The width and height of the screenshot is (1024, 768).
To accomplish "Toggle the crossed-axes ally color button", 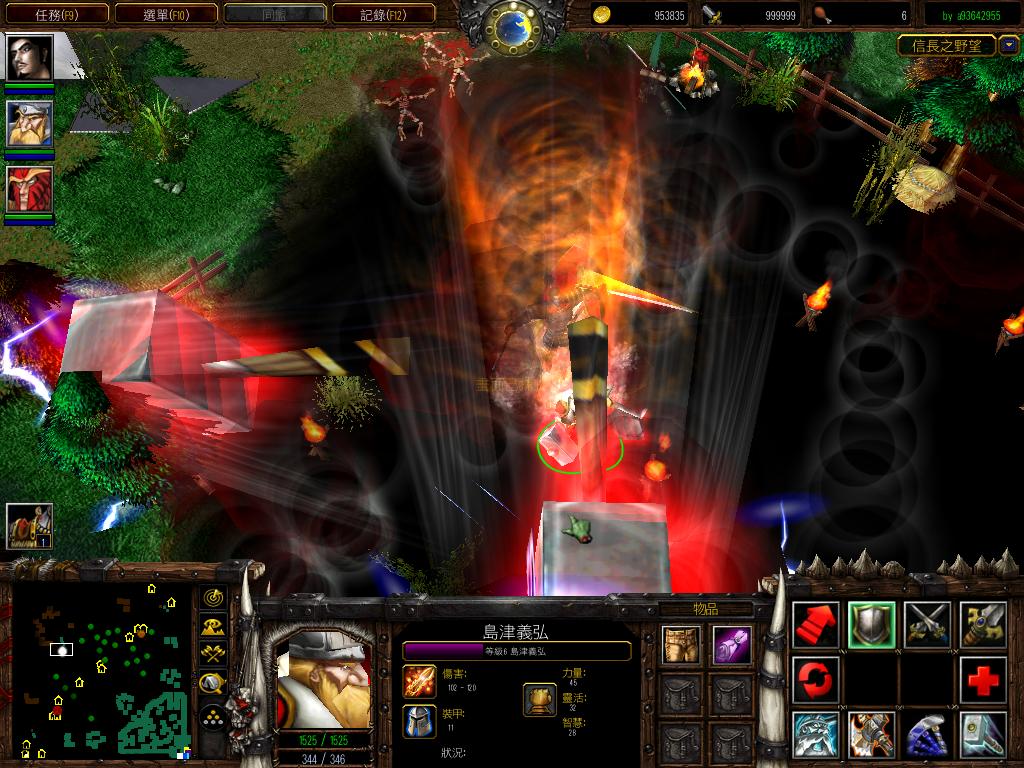I will pyautogui.click(x=213, y=655).
